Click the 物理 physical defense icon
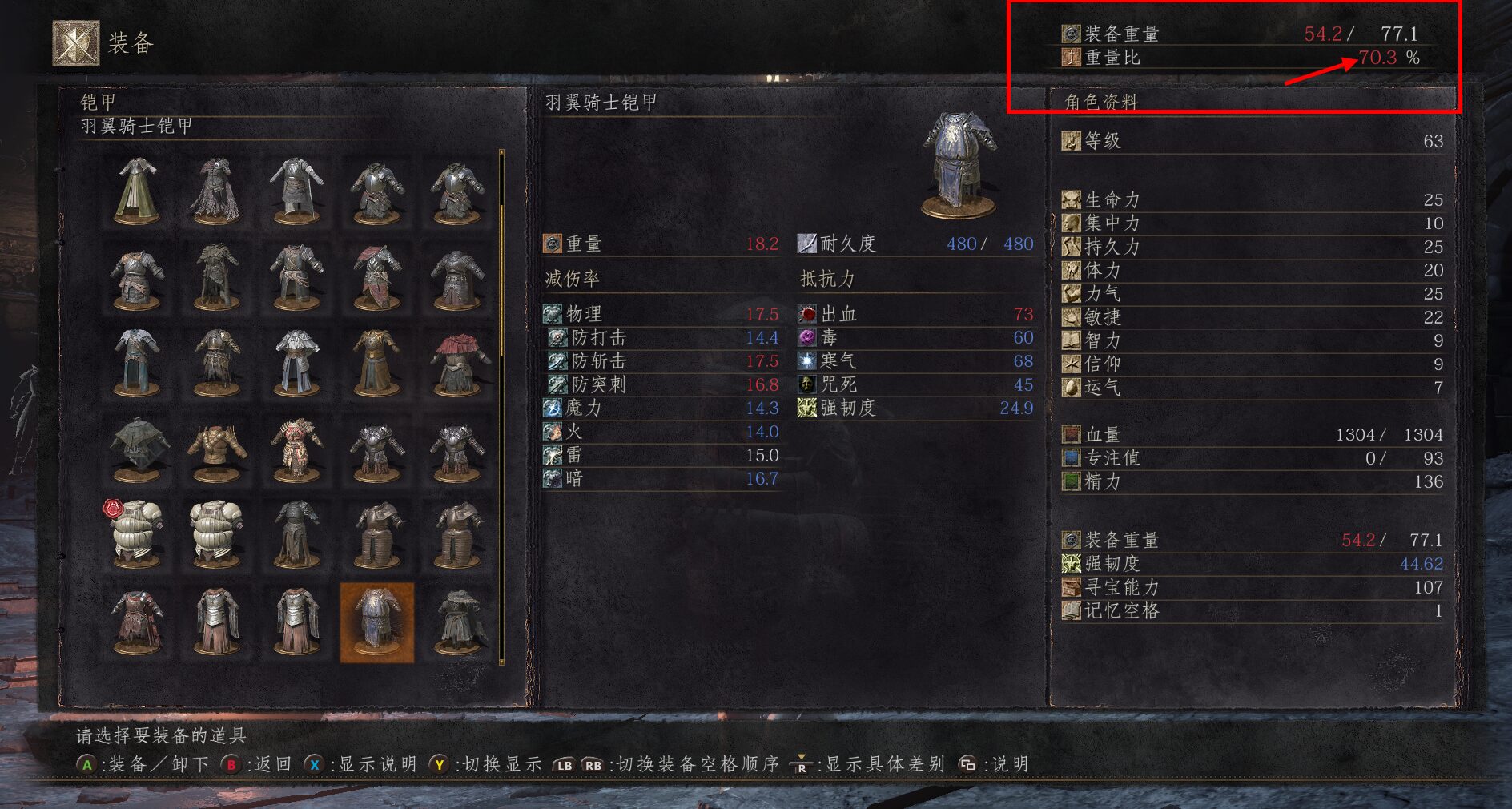The width and height of the screenshot is (1512, 809). click(x=553, y=314)
